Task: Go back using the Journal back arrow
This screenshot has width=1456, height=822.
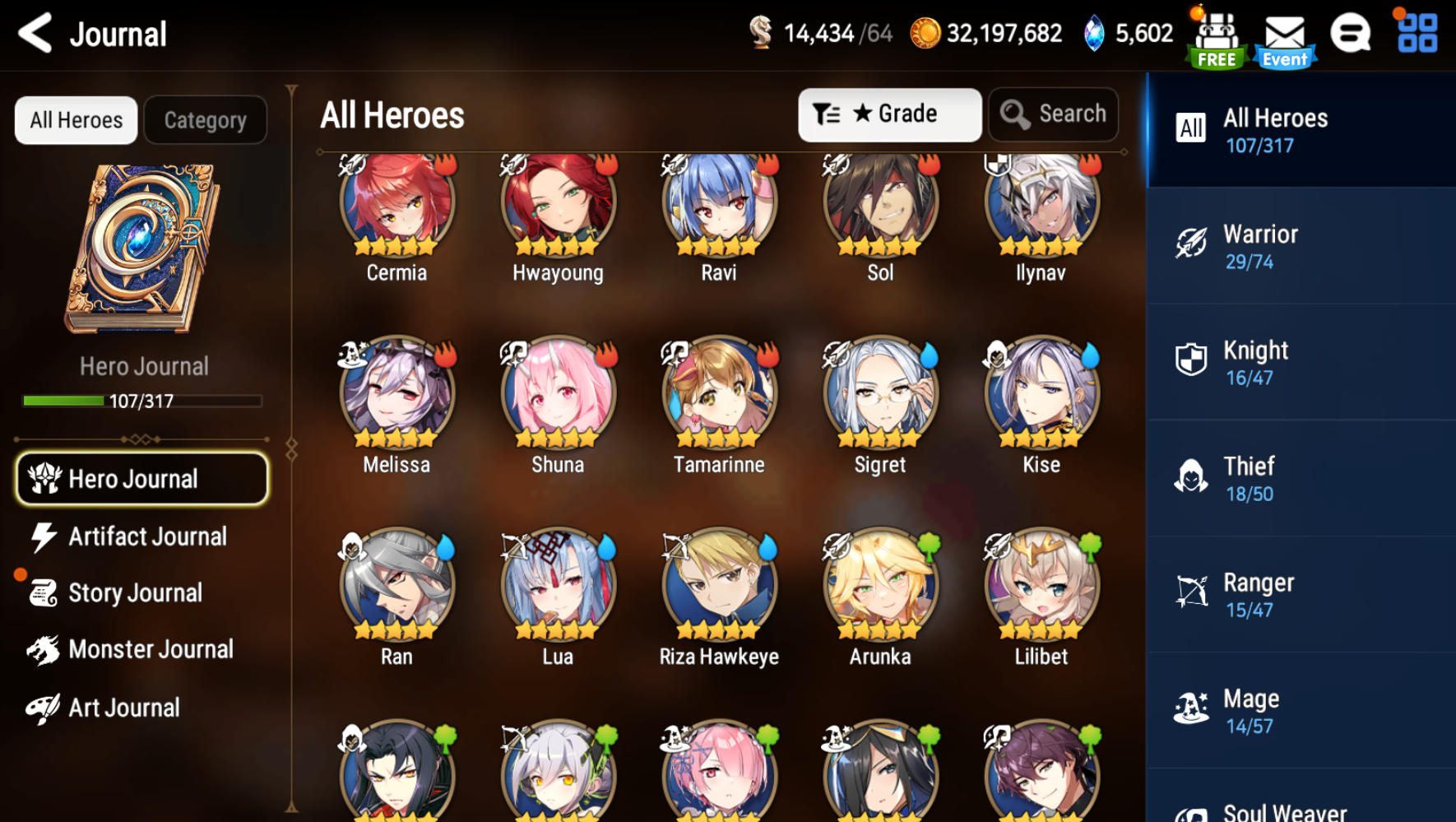Action: point(35,34)
